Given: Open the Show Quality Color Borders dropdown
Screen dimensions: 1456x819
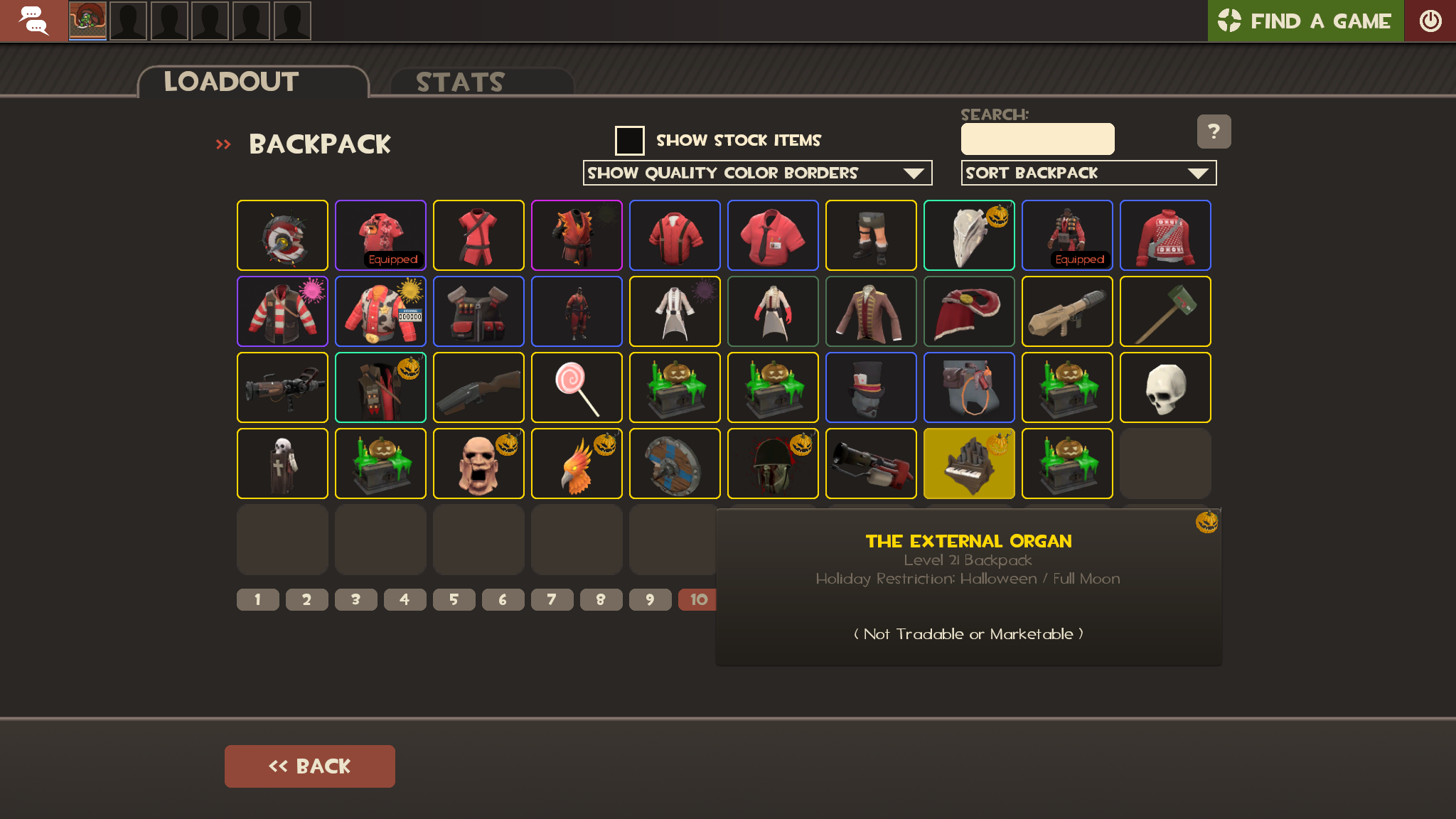Looking at the screenshot, I should (x=757, y=173).
